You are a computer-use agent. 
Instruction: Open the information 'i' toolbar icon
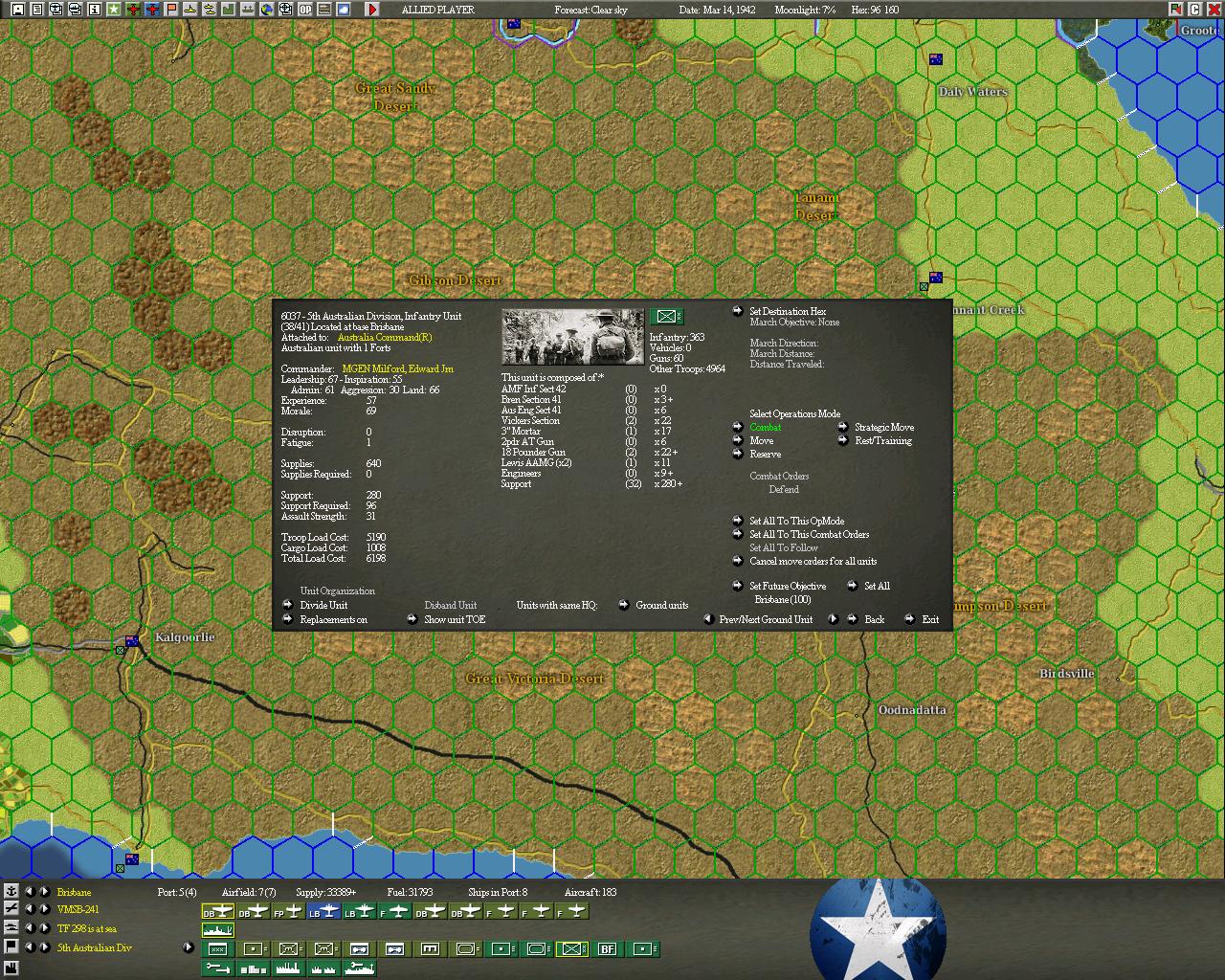pos(94,10)
